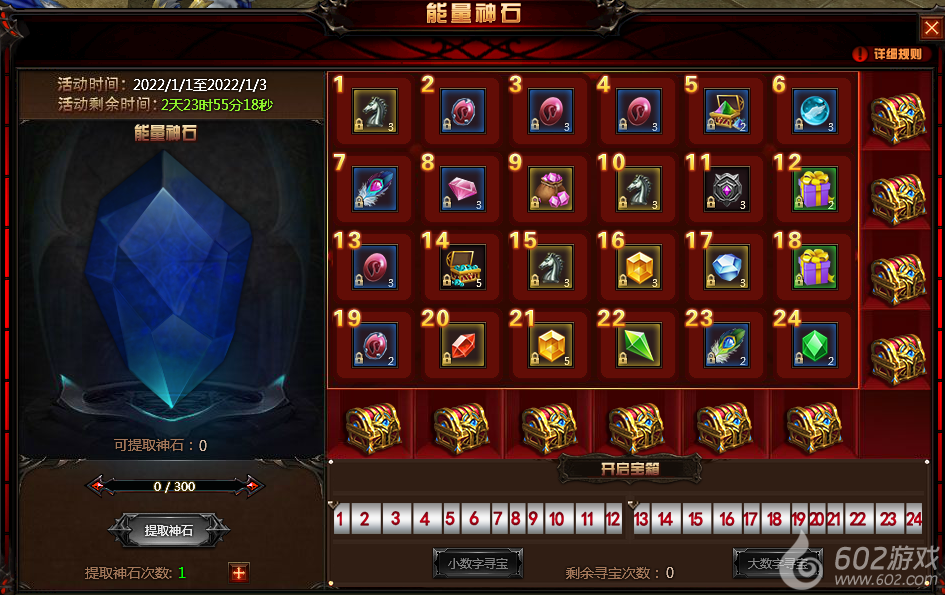Pick the peacock feather in slot 23
The width and height of the screenshot is (945, 595).
click(727, 344)
